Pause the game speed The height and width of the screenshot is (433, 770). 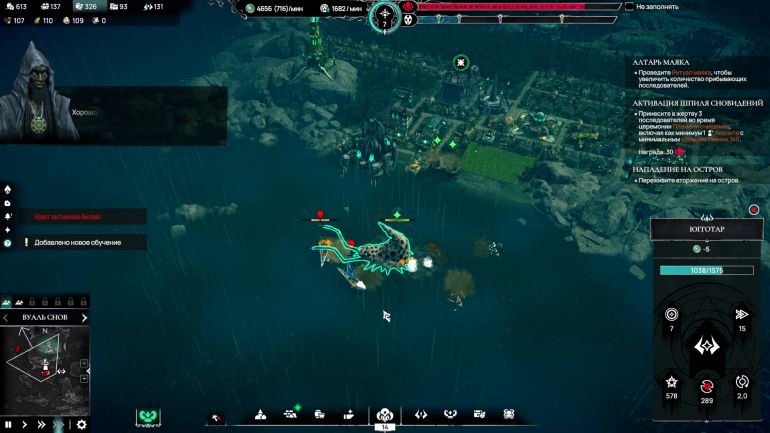[9, 424]
